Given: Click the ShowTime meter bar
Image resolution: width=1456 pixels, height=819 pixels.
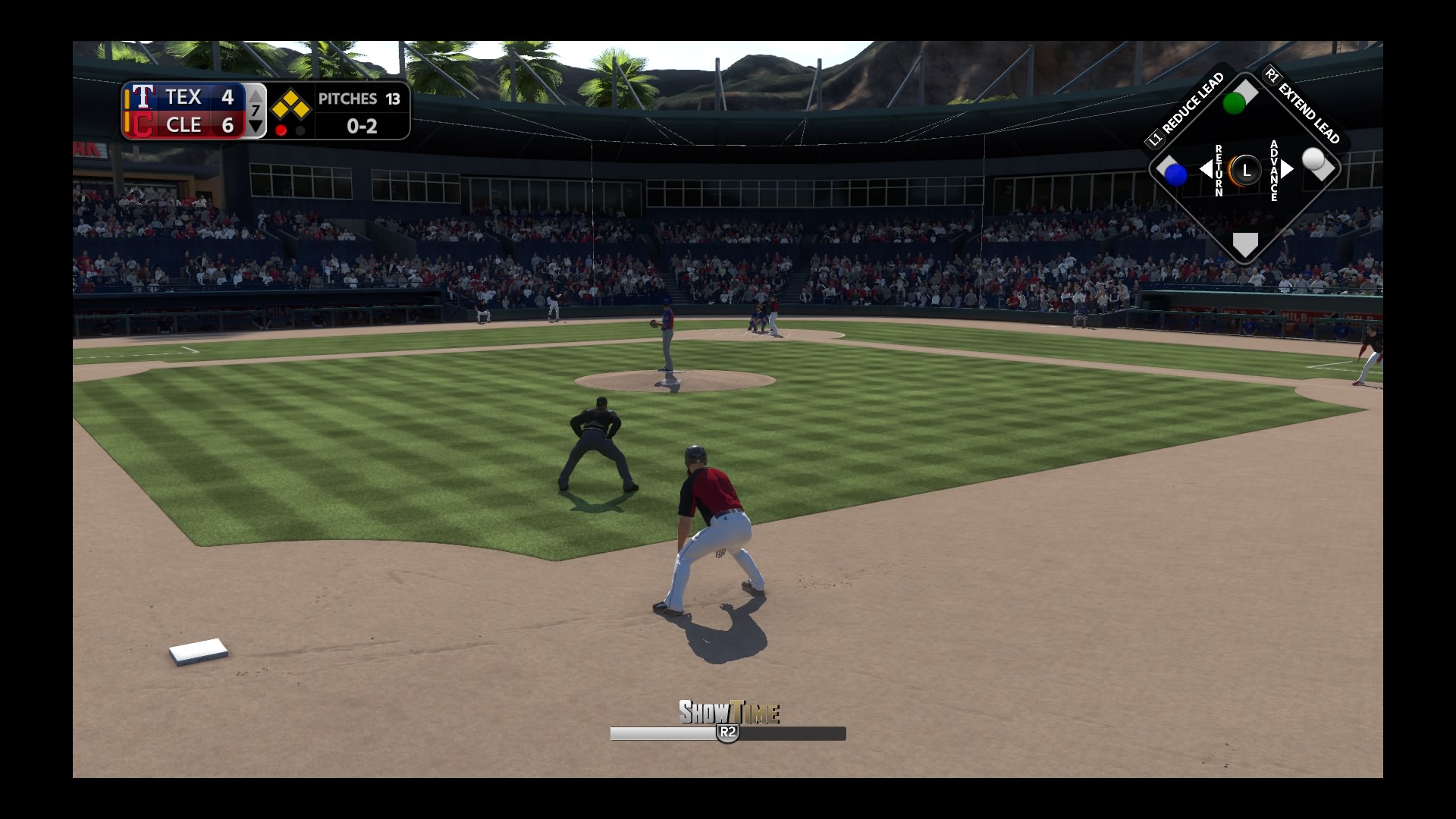Looking at the screenshot, I should (727, 733).
